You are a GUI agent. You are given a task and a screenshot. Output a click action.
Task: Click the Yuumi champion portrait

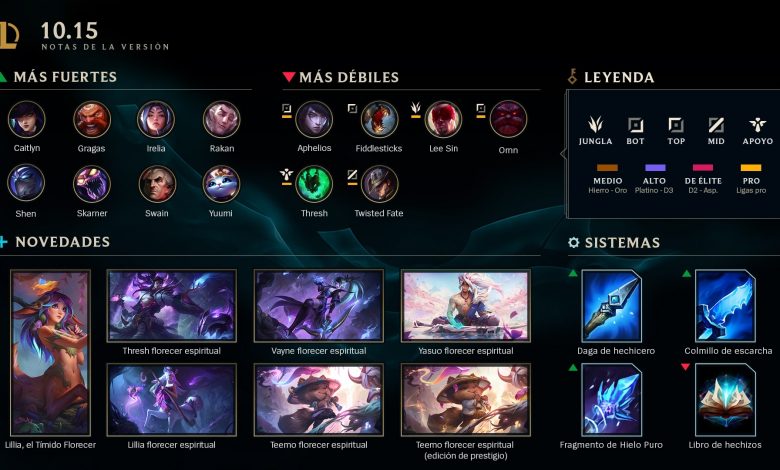[x=221, y=183]
